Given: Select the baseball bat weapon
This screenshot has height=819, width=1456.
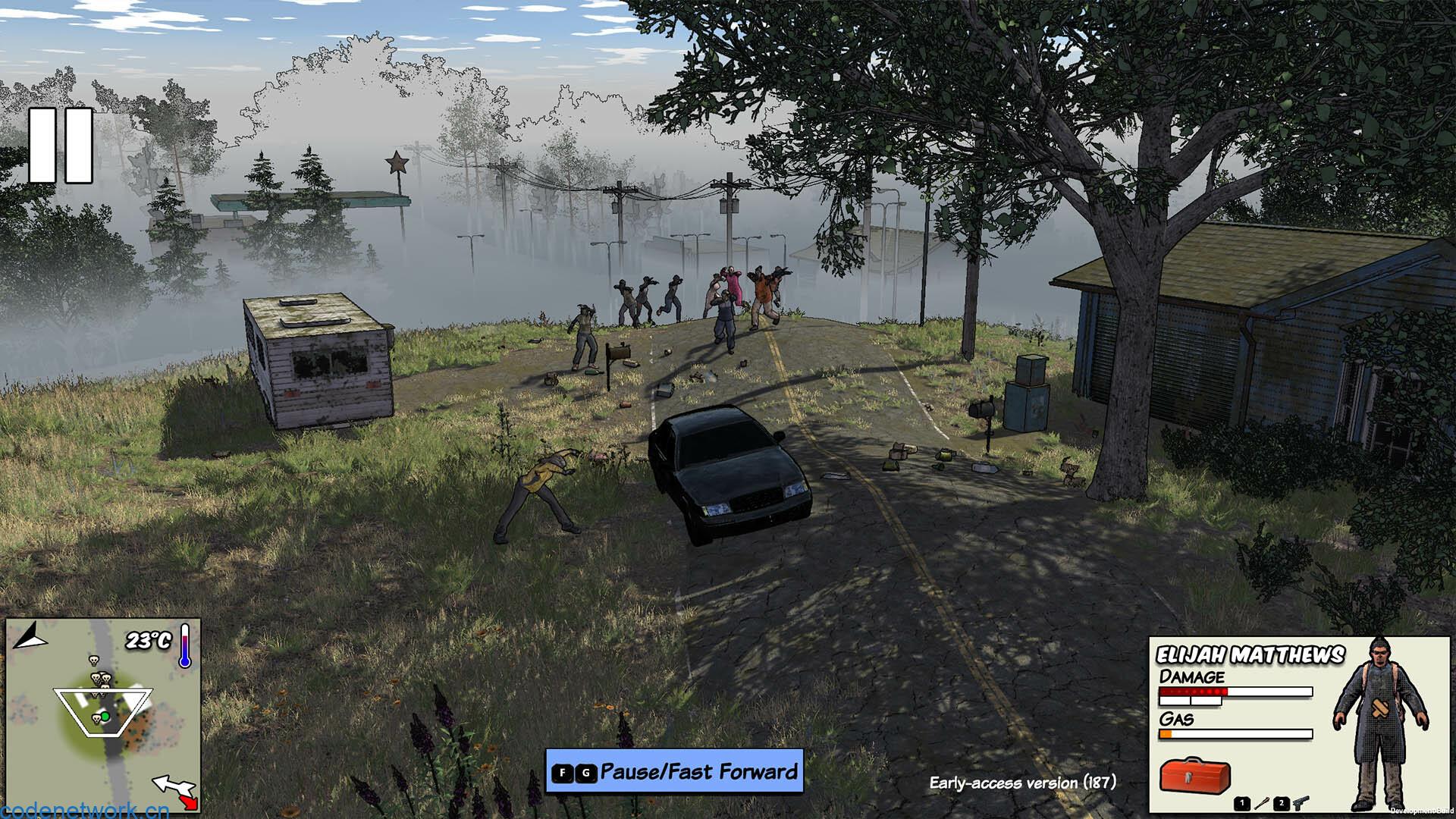Looking at the screenshot, I should (x=1262, y=803).
